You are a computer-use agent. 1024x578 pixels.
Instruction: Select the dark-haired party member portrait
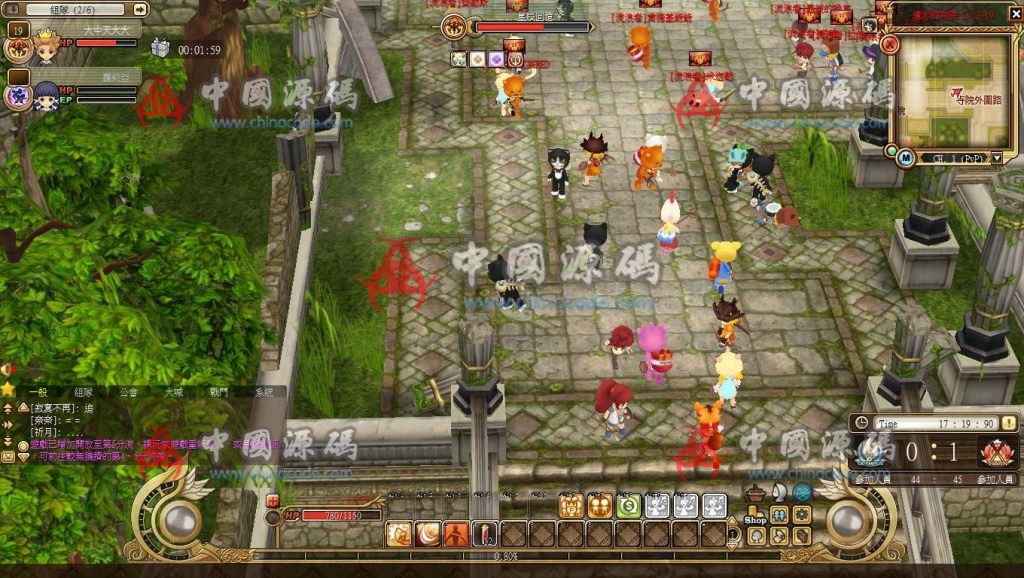(x=46, y=96)
